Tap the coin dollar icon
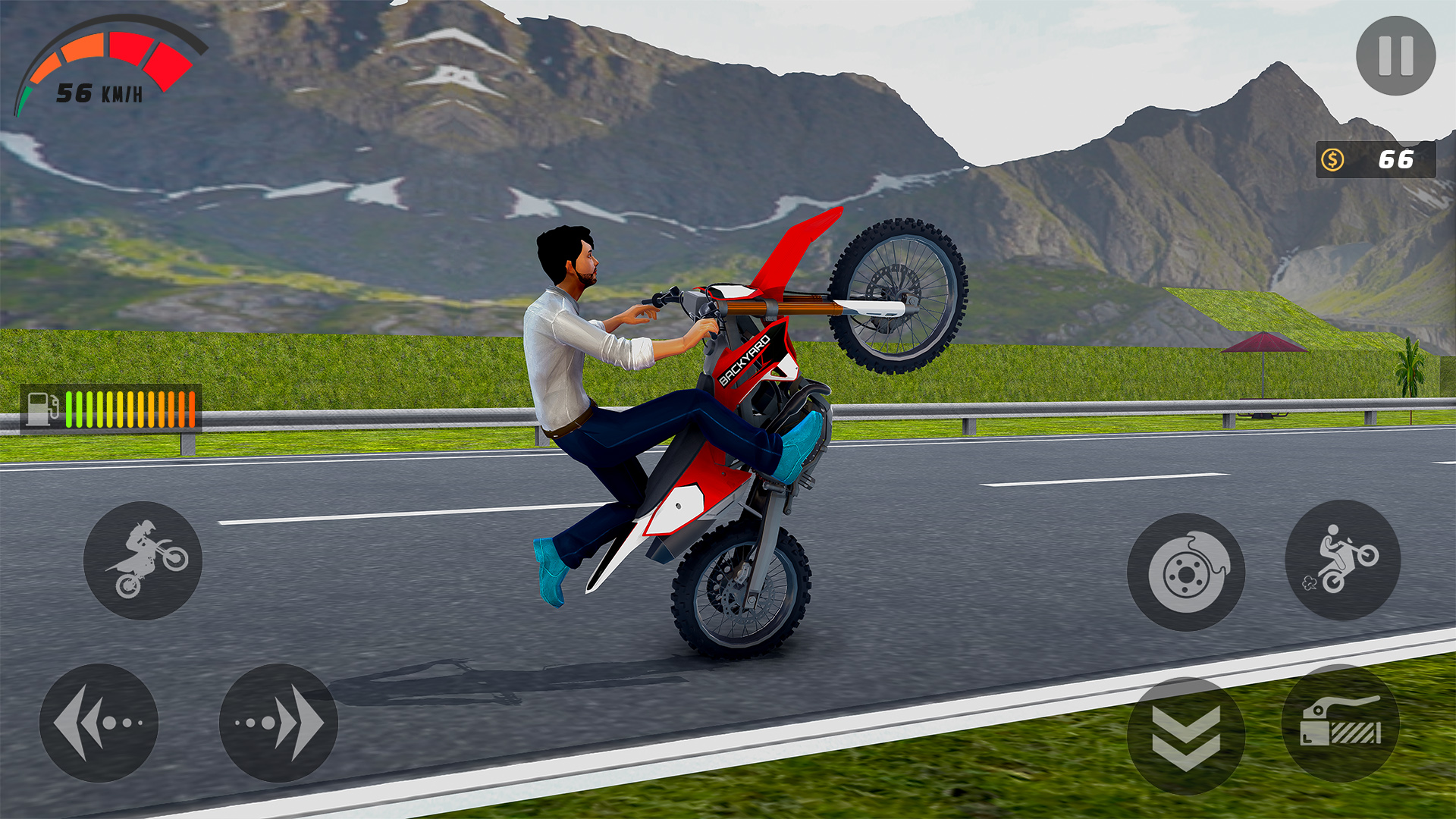This screenshot has width=1456, height=819. click(x=1331, y=159)
